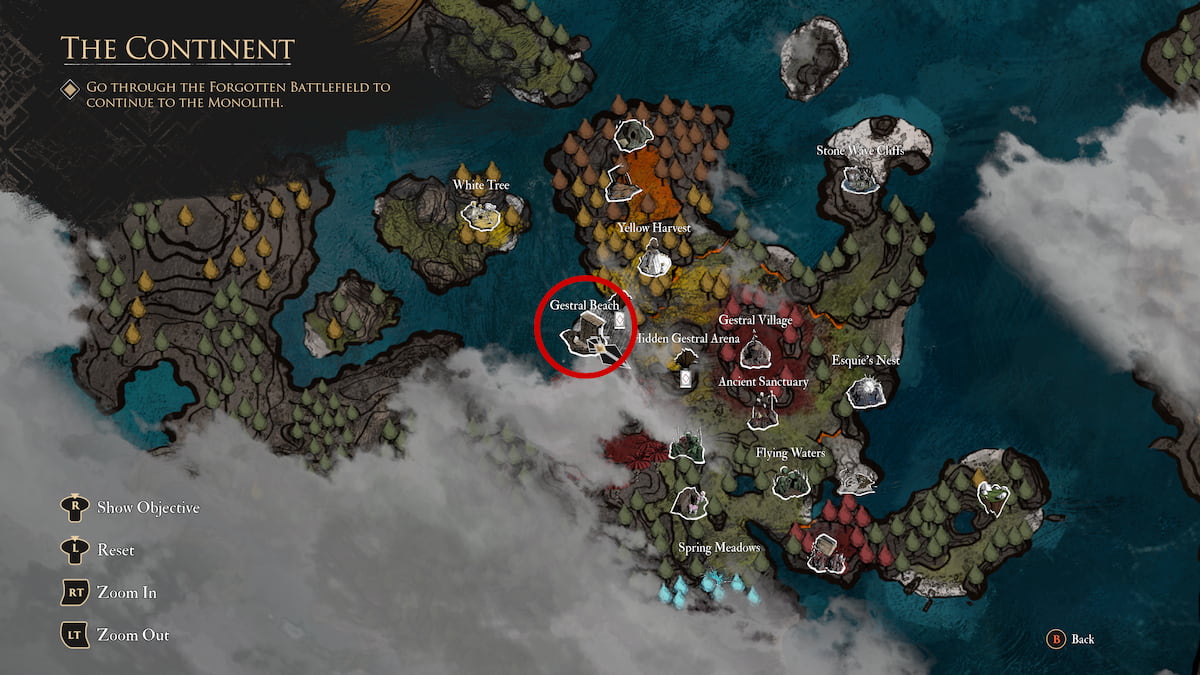Select the Flying Waters location marker
Viewport: 1200px width, 675px height.
click(x=791, y=482)
